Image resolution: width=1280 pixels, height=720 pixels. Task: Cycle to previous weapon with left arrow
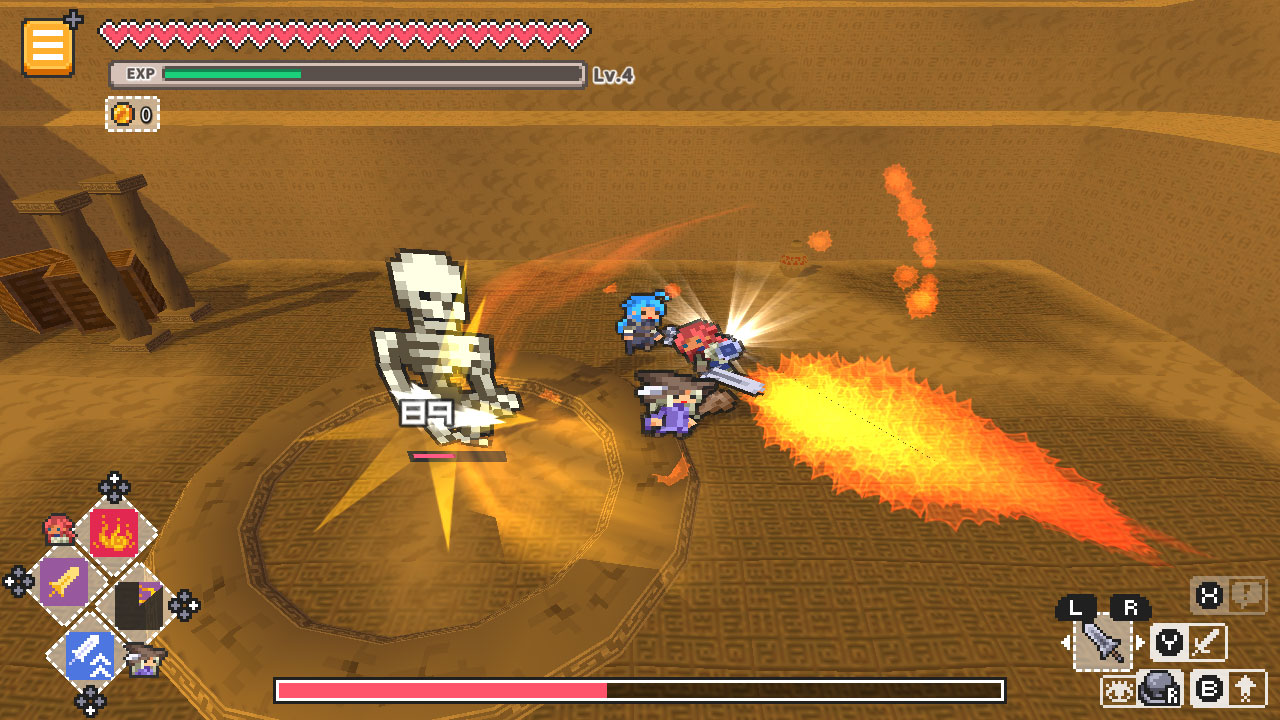click(x=1066, y=640)
